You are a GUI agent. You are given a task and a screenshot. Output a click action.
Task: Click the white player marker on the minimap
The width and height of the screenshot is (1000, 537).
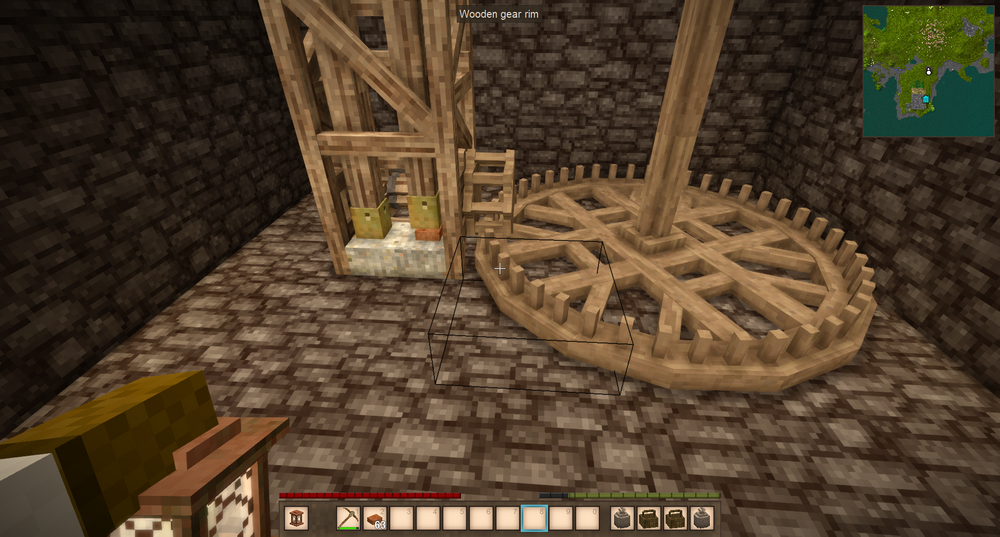(928, 71)
